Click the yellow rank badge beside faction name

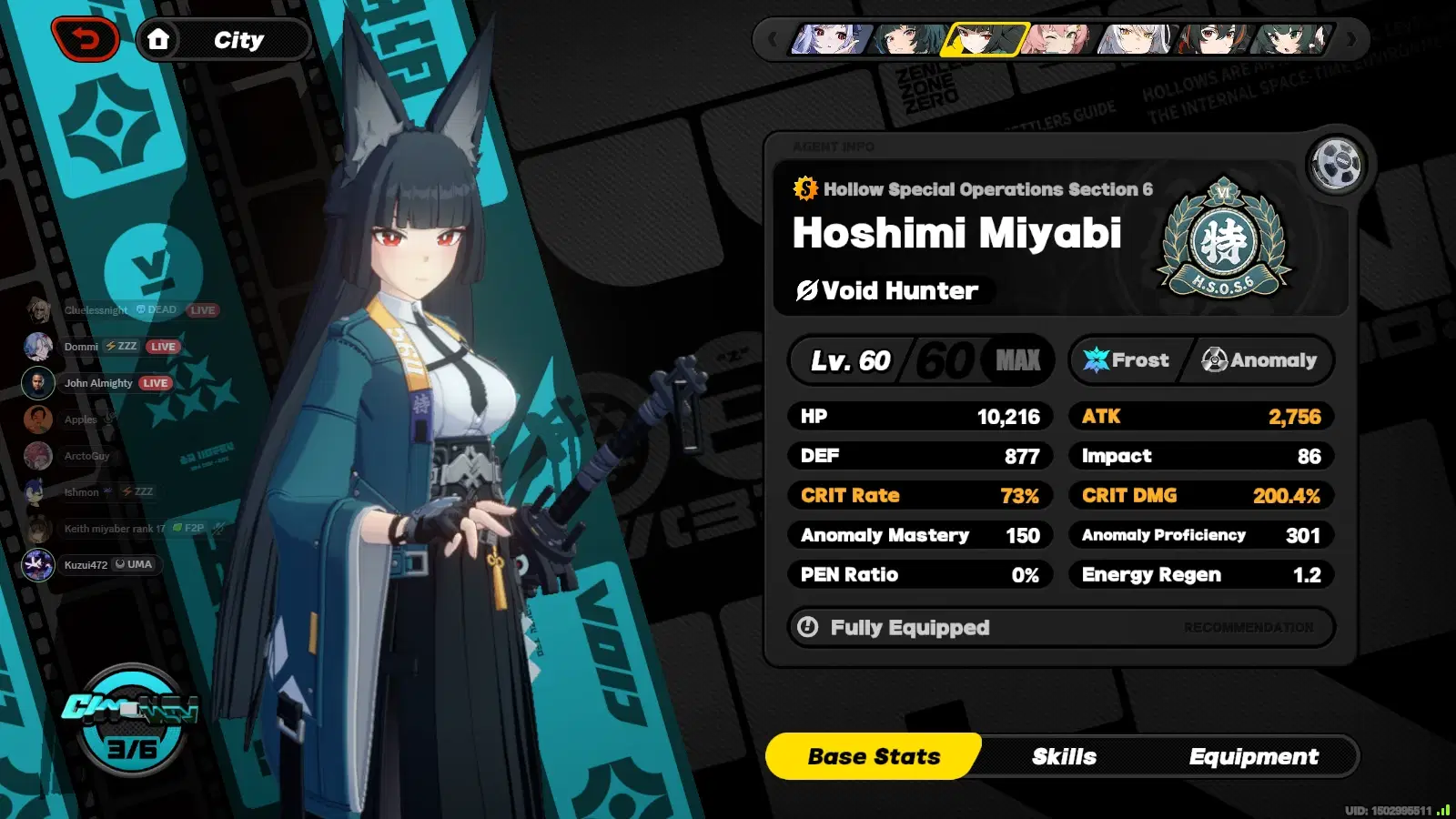pyautogui.click(x=804, y=189)
